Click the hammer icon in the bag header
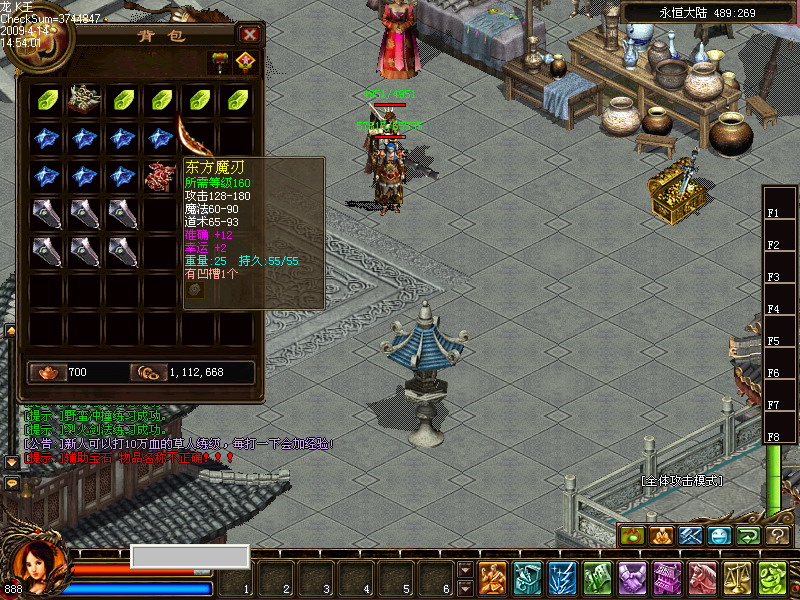800x600 pixels. pos(219,62)
